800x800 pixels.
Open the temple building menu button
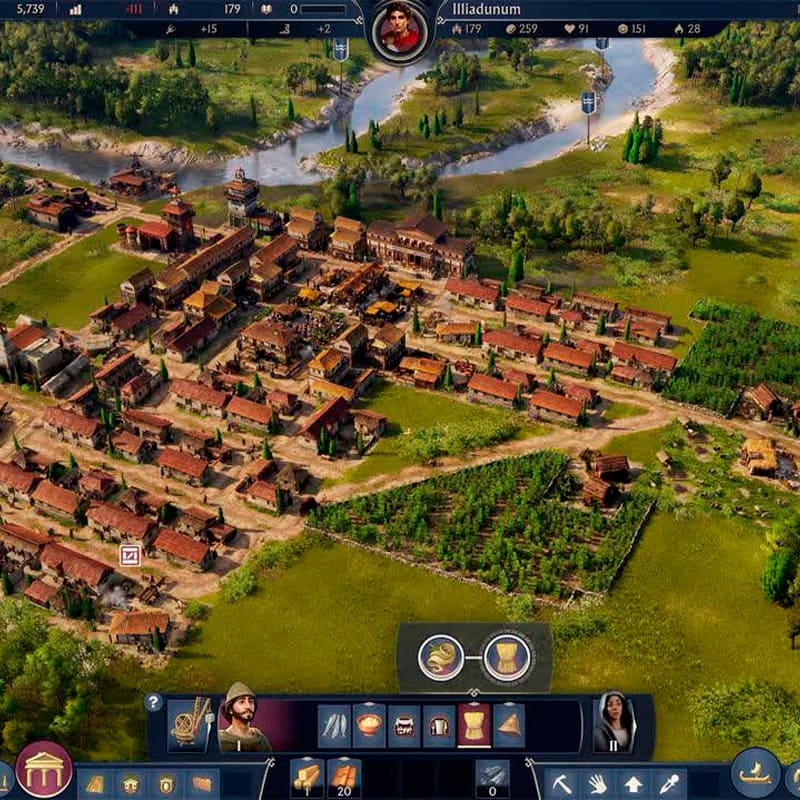pyautogui.click(x=44, y=768)
